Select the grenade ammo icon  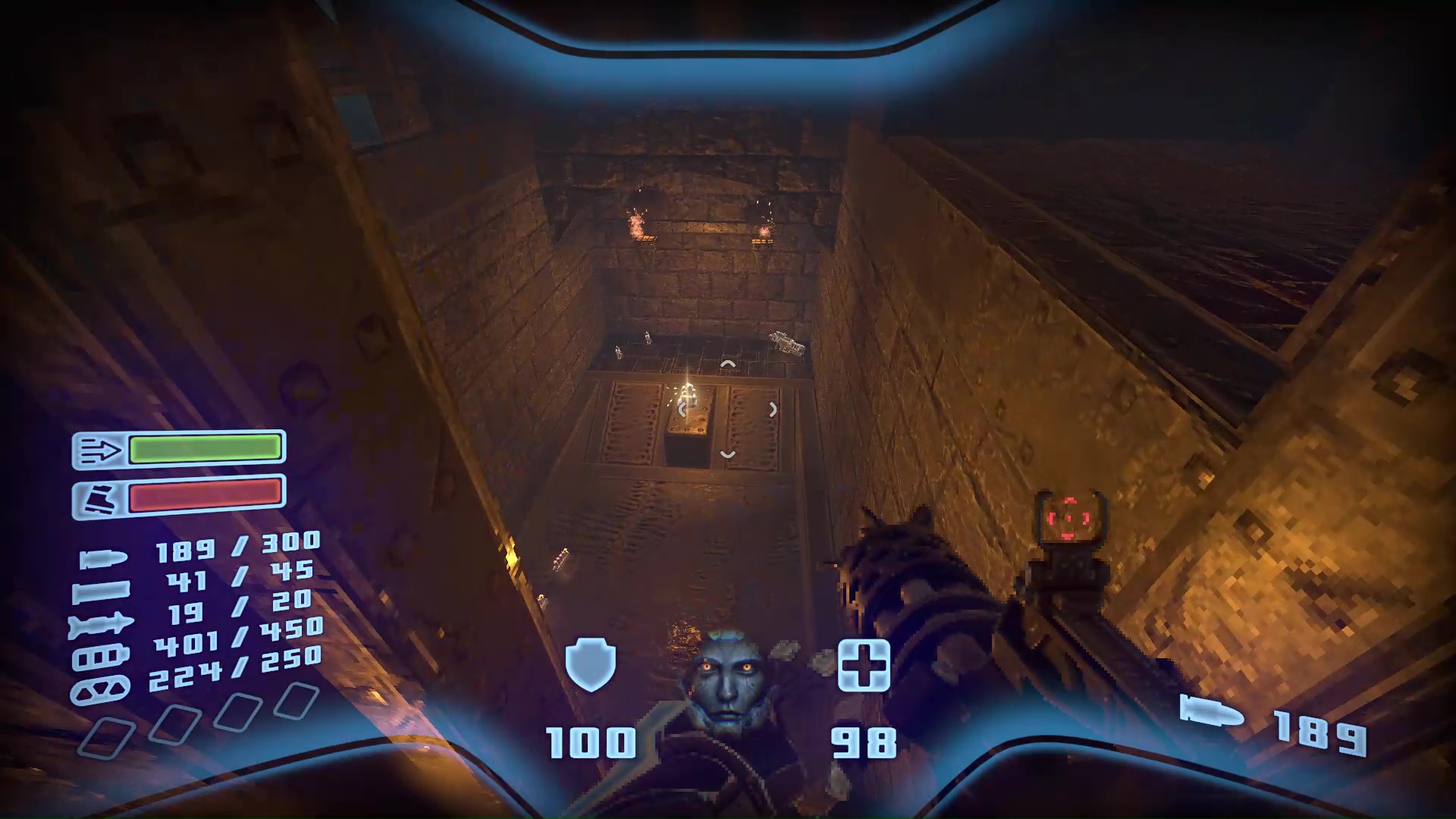click(x=99, y=688)
